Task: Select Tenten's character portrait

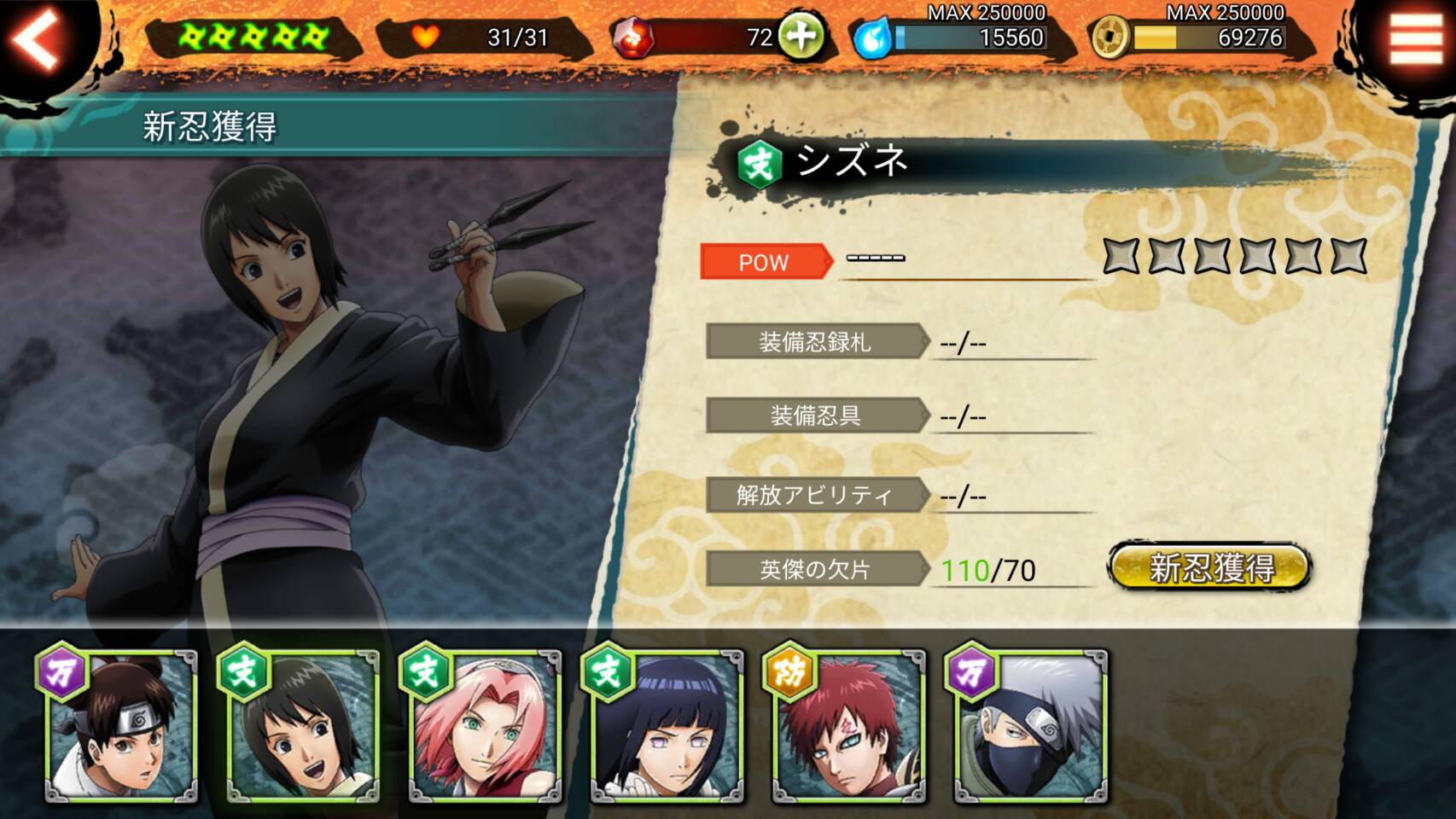Action: [x=121, y=727]
